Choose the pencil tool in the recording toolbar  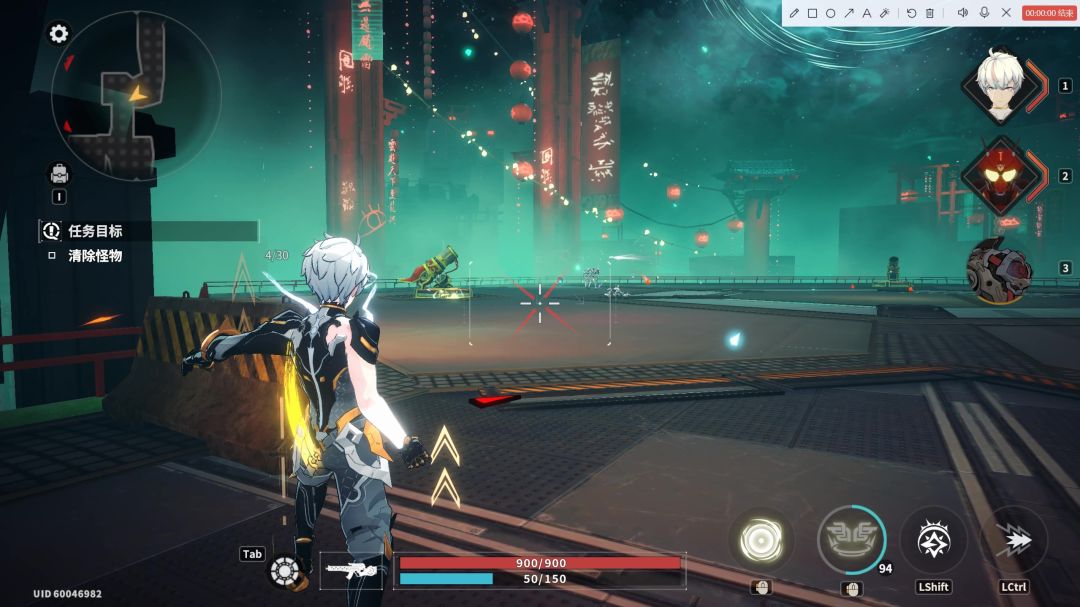pos(794,13)
